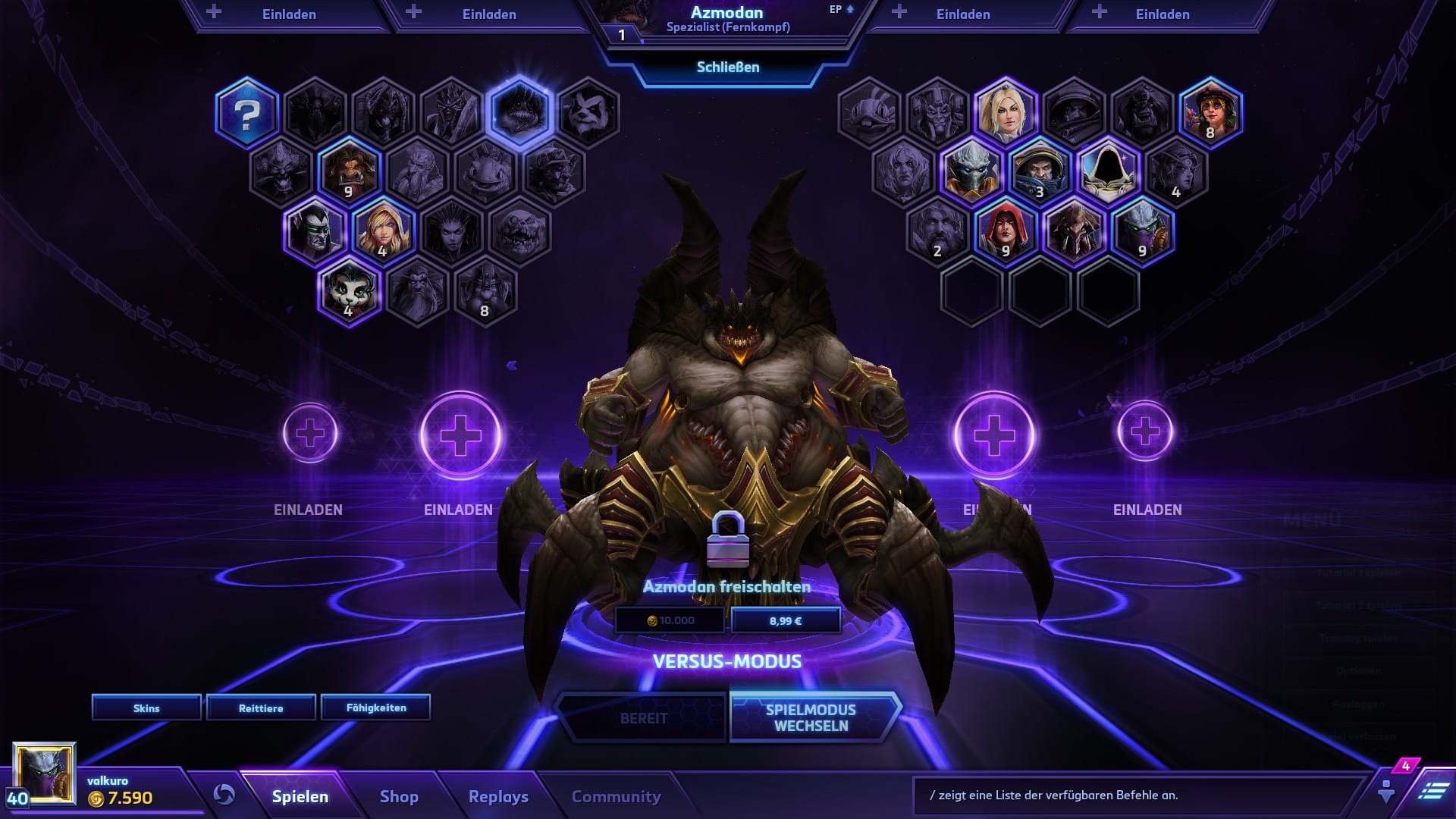Buy Azmodan for 10.000 gold
The width and height of the screenshot is (1456, 819).
pos(670,620)
